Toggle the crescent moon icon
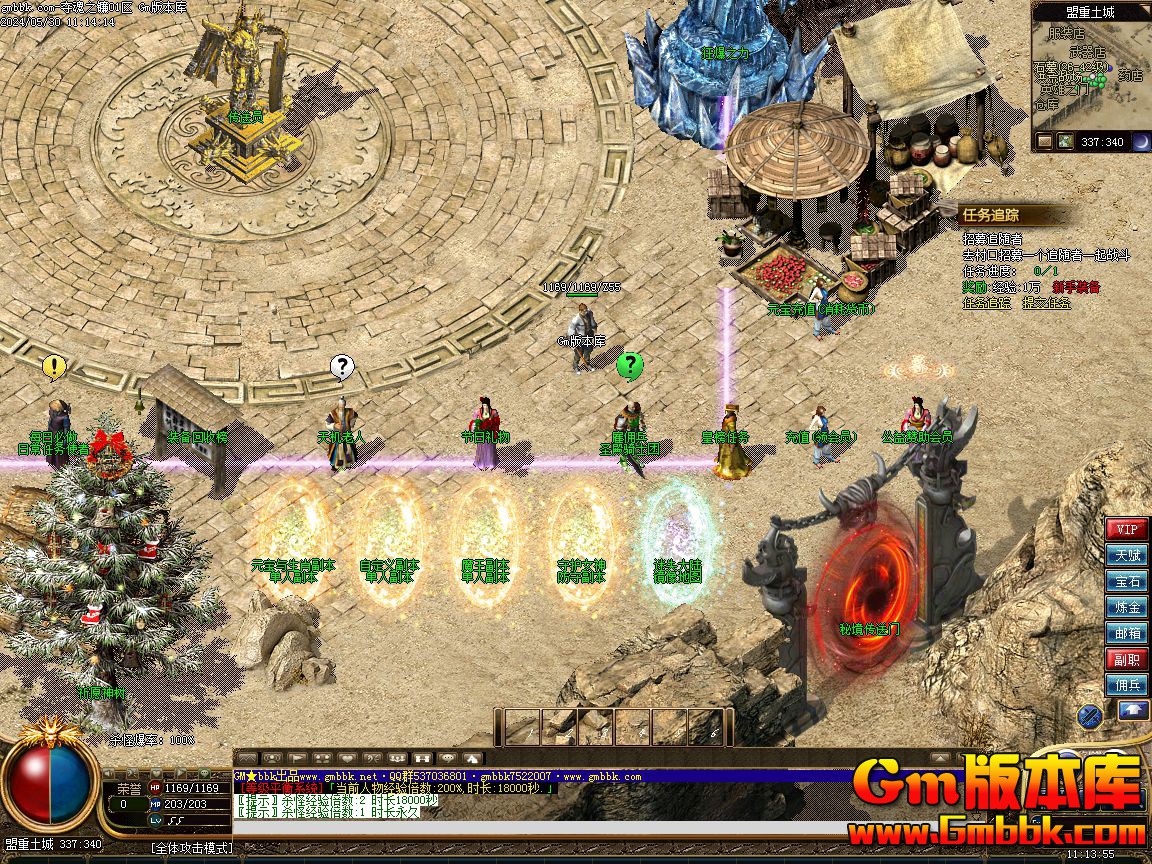Image resolution: width=1152 pixels, height=864 pixels. 1141,142
